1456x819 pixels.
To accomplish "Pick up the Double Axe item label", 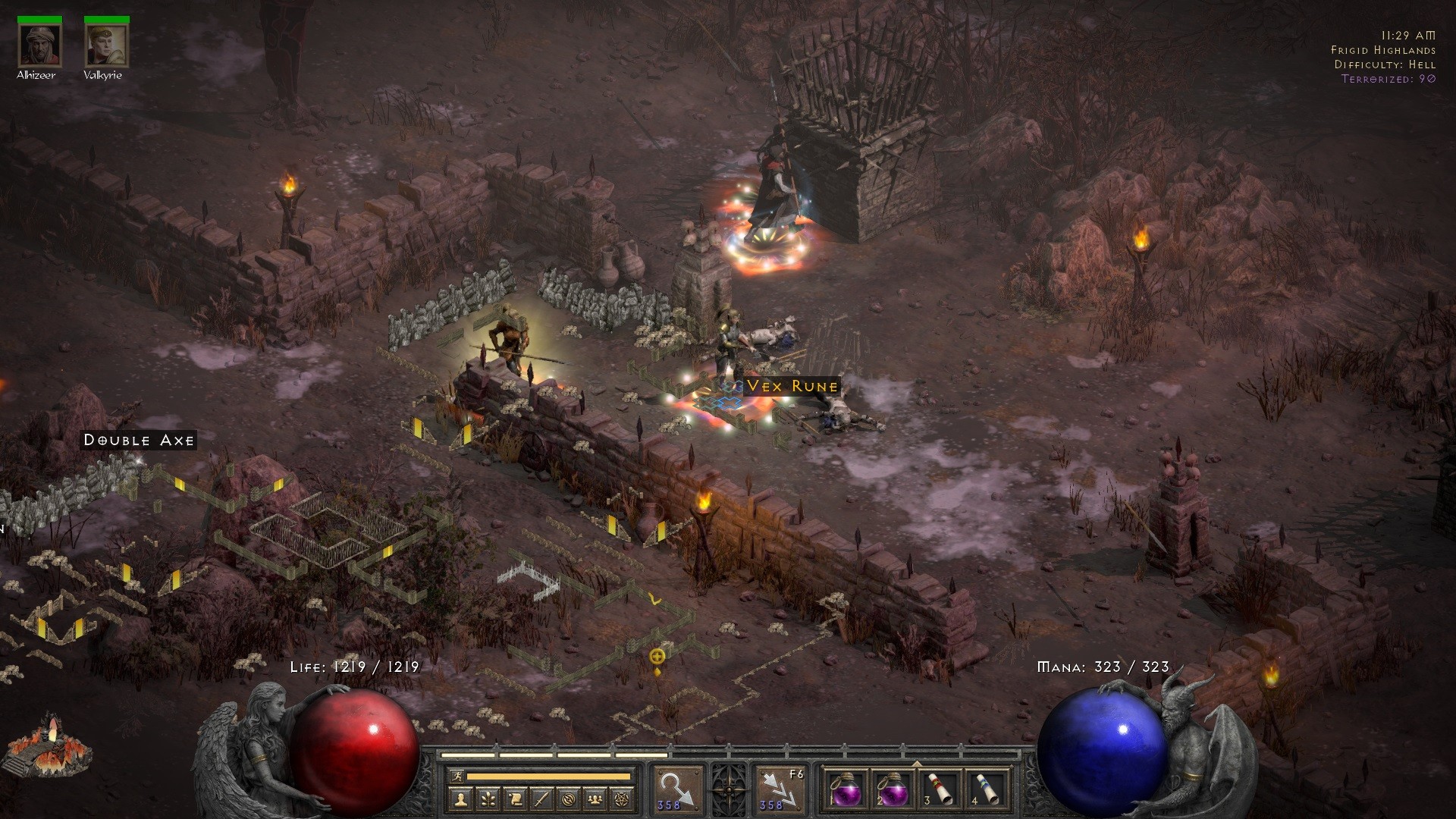I will coord(139,440).
